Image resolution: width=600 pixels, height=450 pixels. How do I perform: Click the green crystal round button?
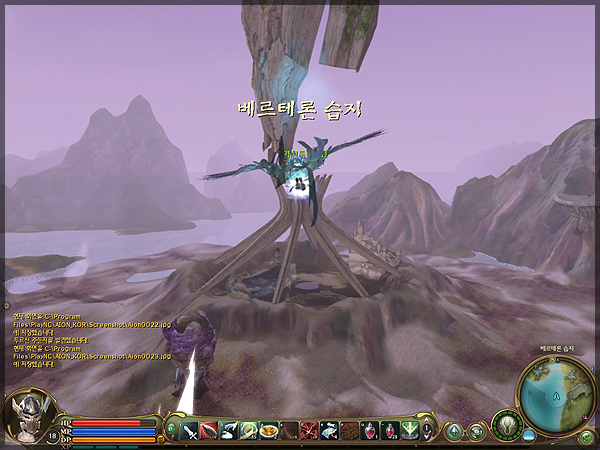click(x=455, y=431)
